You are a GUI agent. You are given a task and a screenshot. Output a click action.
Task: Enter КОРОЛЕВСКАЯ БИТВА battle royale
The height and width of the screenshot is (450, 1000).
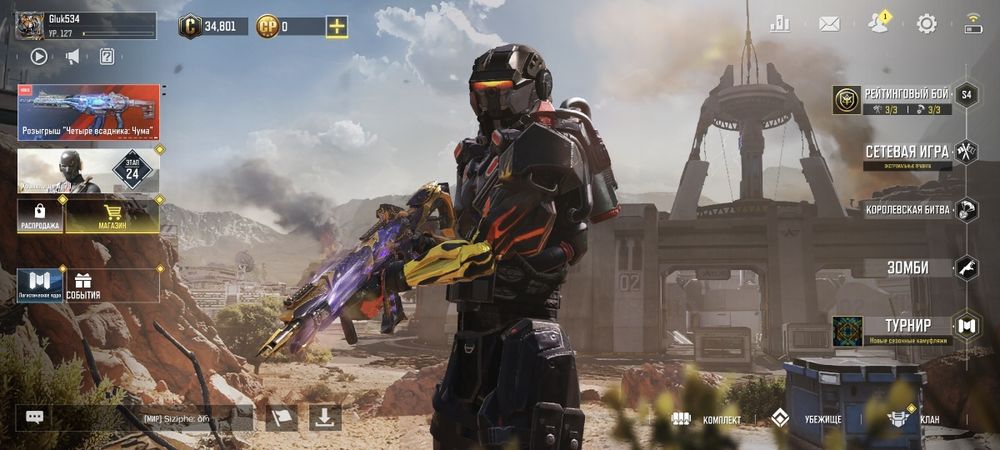[910, 210]
